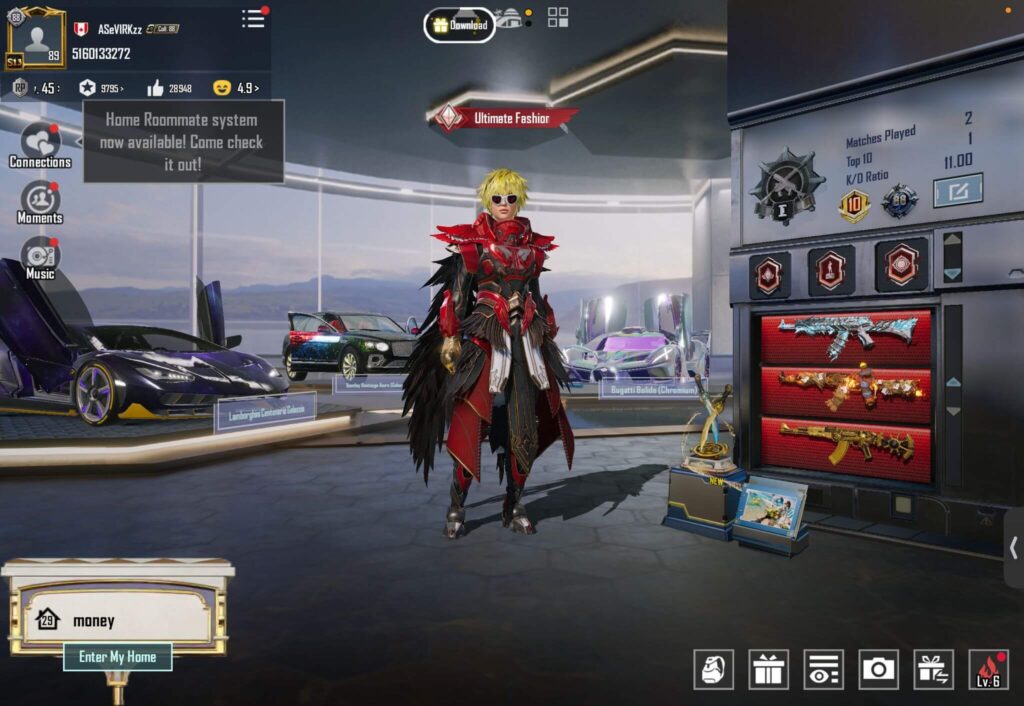Open the gift exchange icon

pyautogui.click(x=933, y=669)
